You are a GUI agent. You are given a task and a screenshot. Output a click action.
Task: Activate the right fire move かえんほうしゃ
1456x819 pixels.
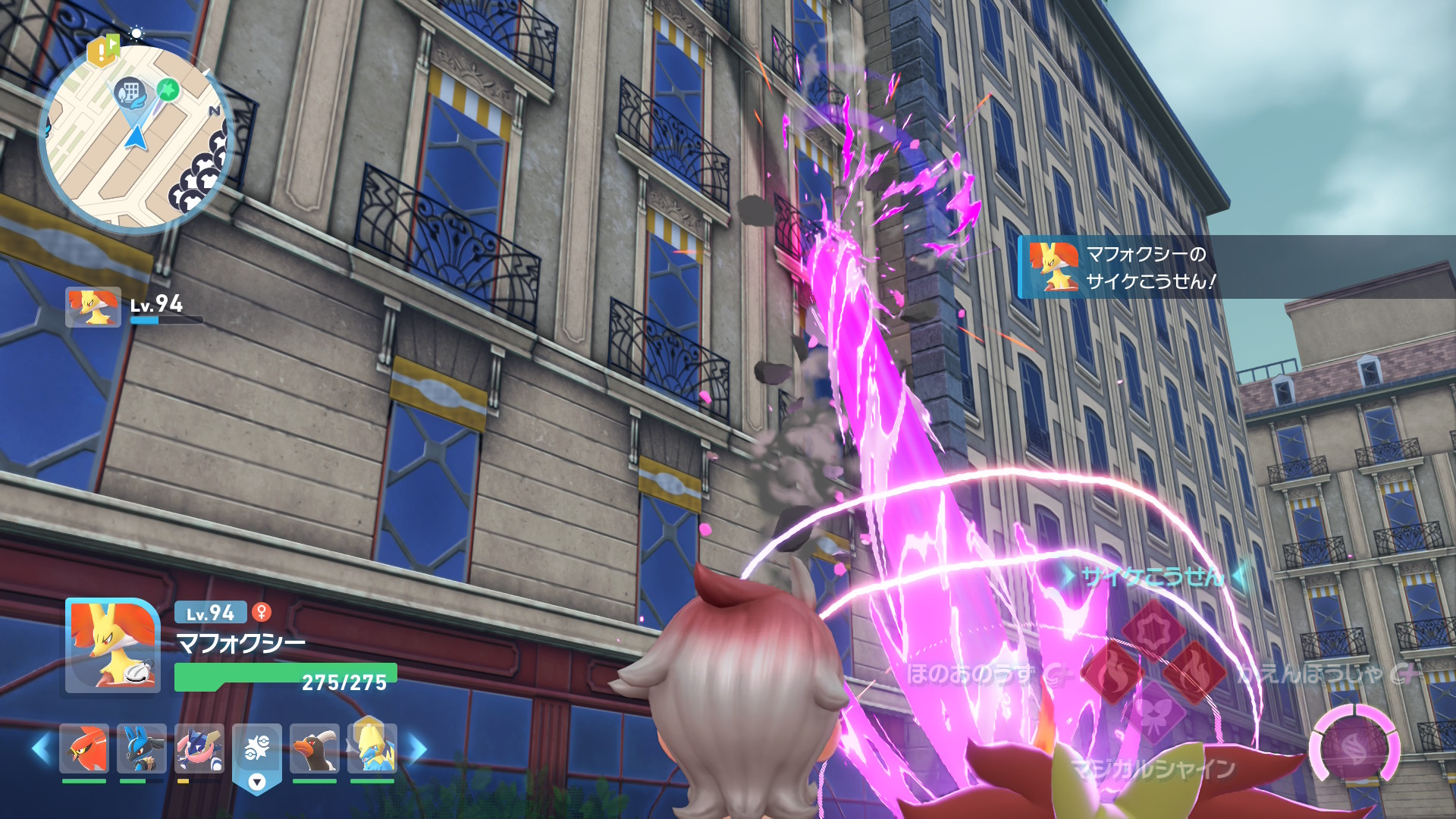click(1195, 672)
